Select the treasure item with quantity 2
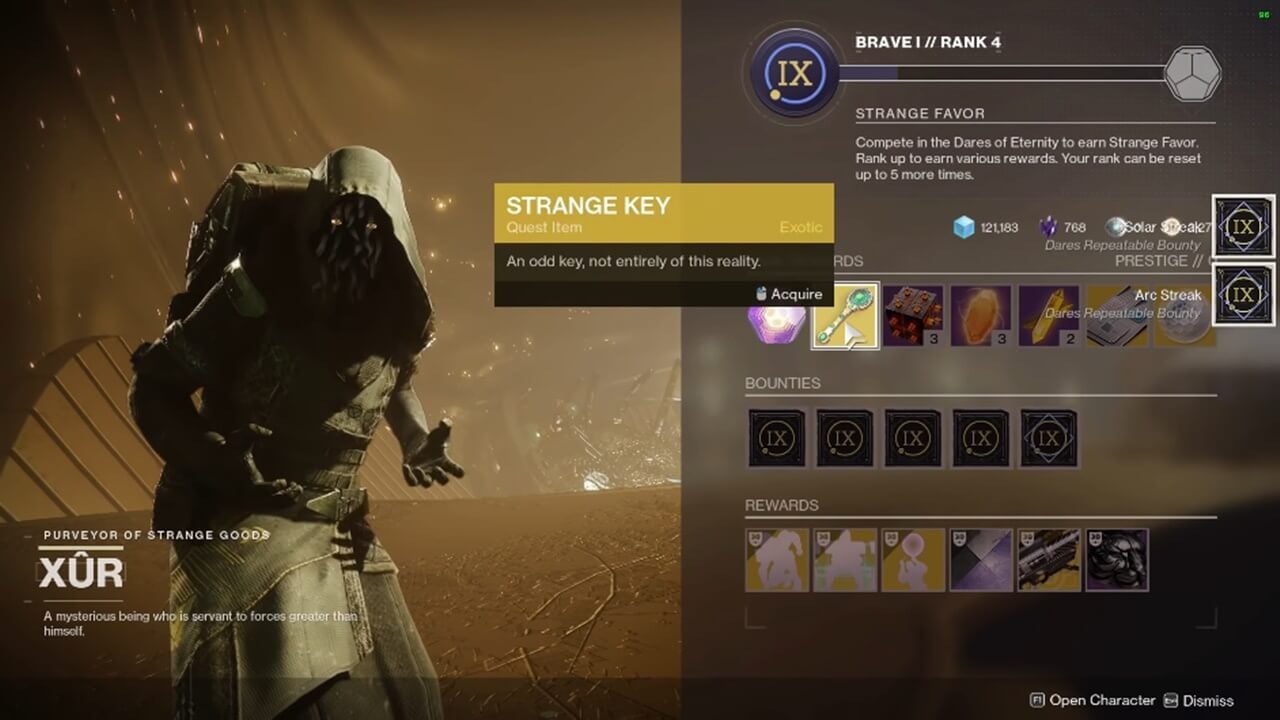 (x=1045, y=316)
